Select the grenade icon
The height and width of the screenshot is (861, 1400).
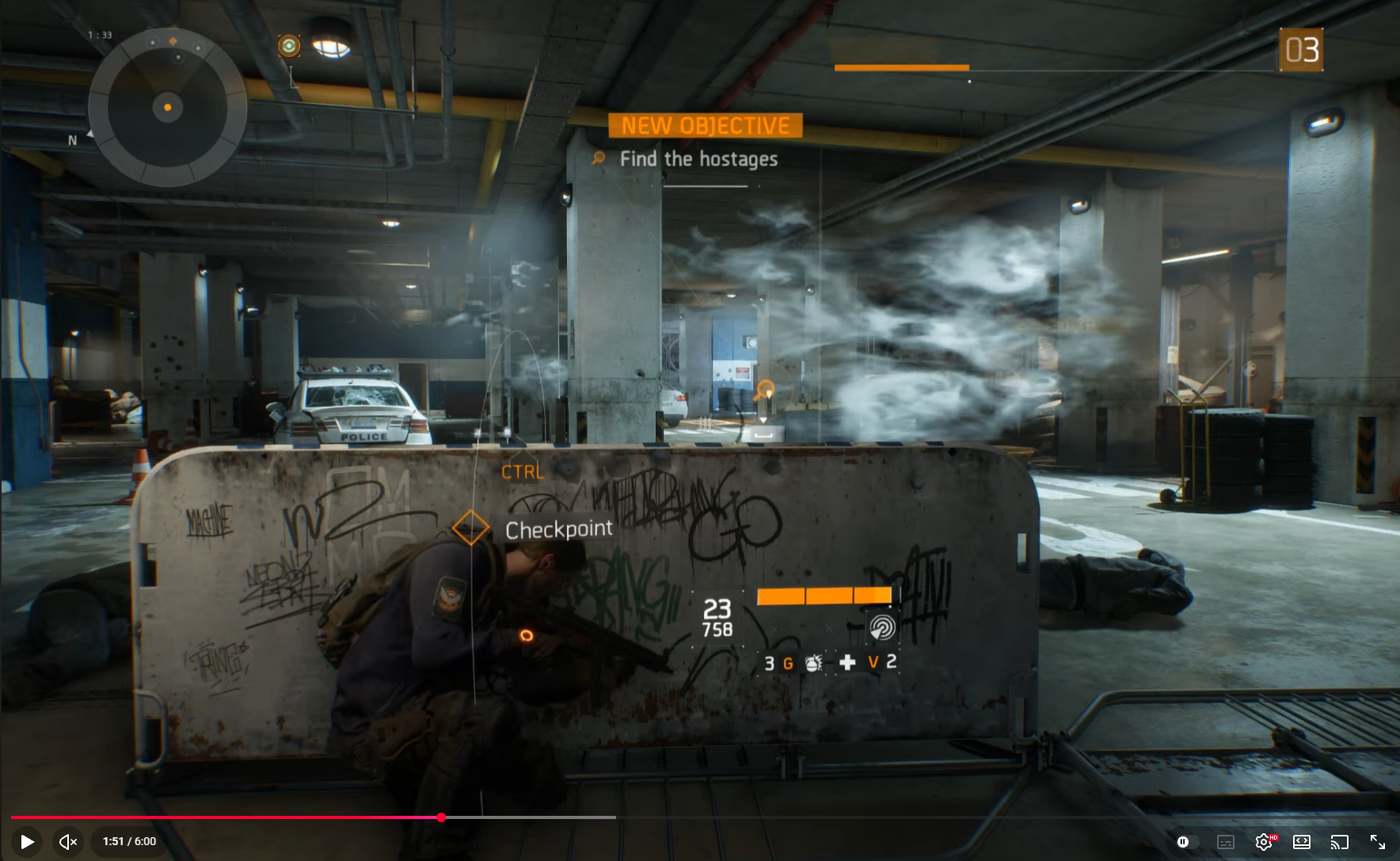[813, 663]
